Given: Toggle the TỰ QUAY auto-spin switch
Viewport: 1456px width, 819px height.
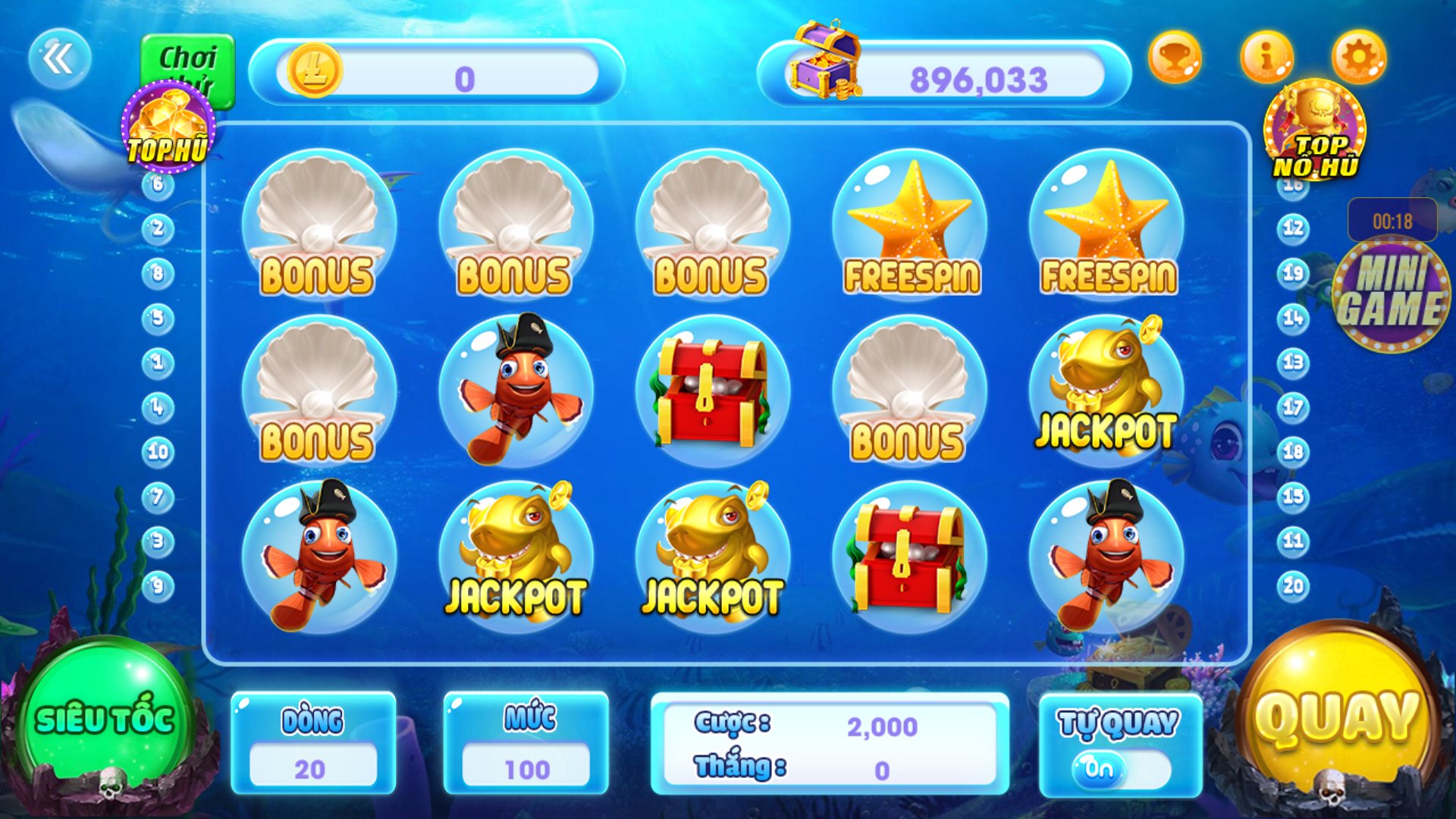Looking at the screenshot, I should (1119, 768).
